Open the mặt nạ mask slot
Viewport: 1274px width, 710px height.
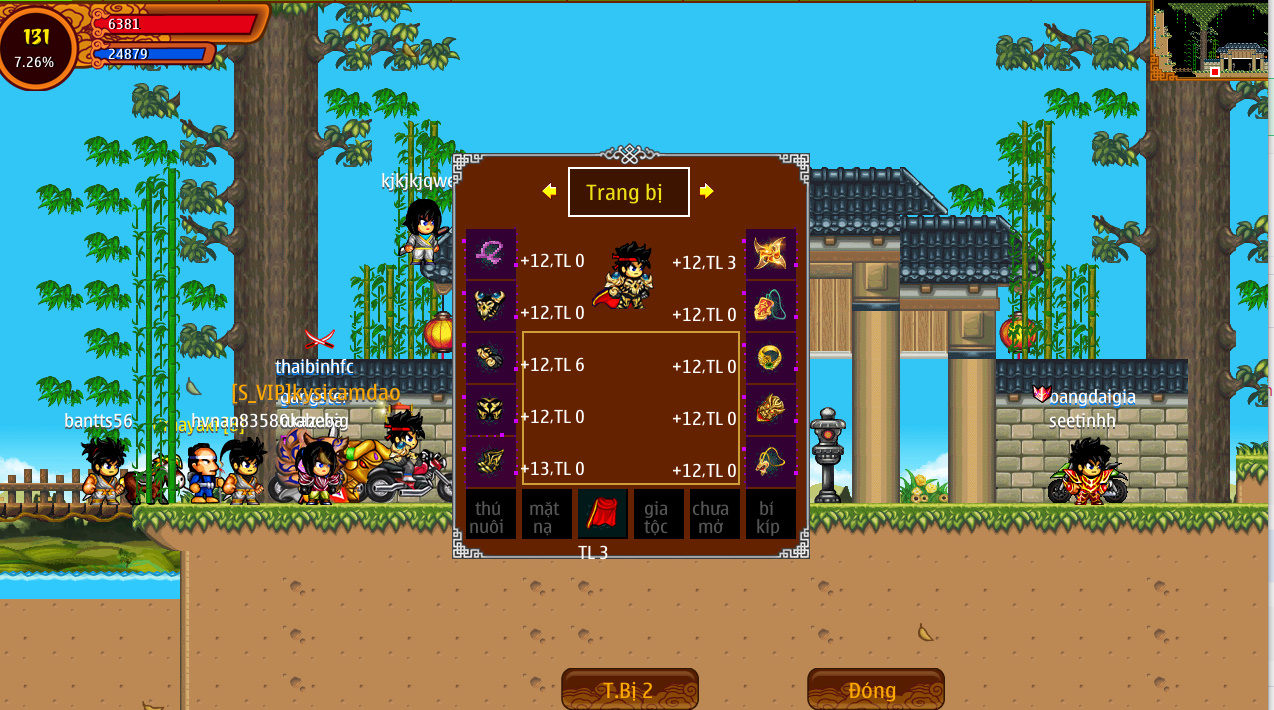546,514
